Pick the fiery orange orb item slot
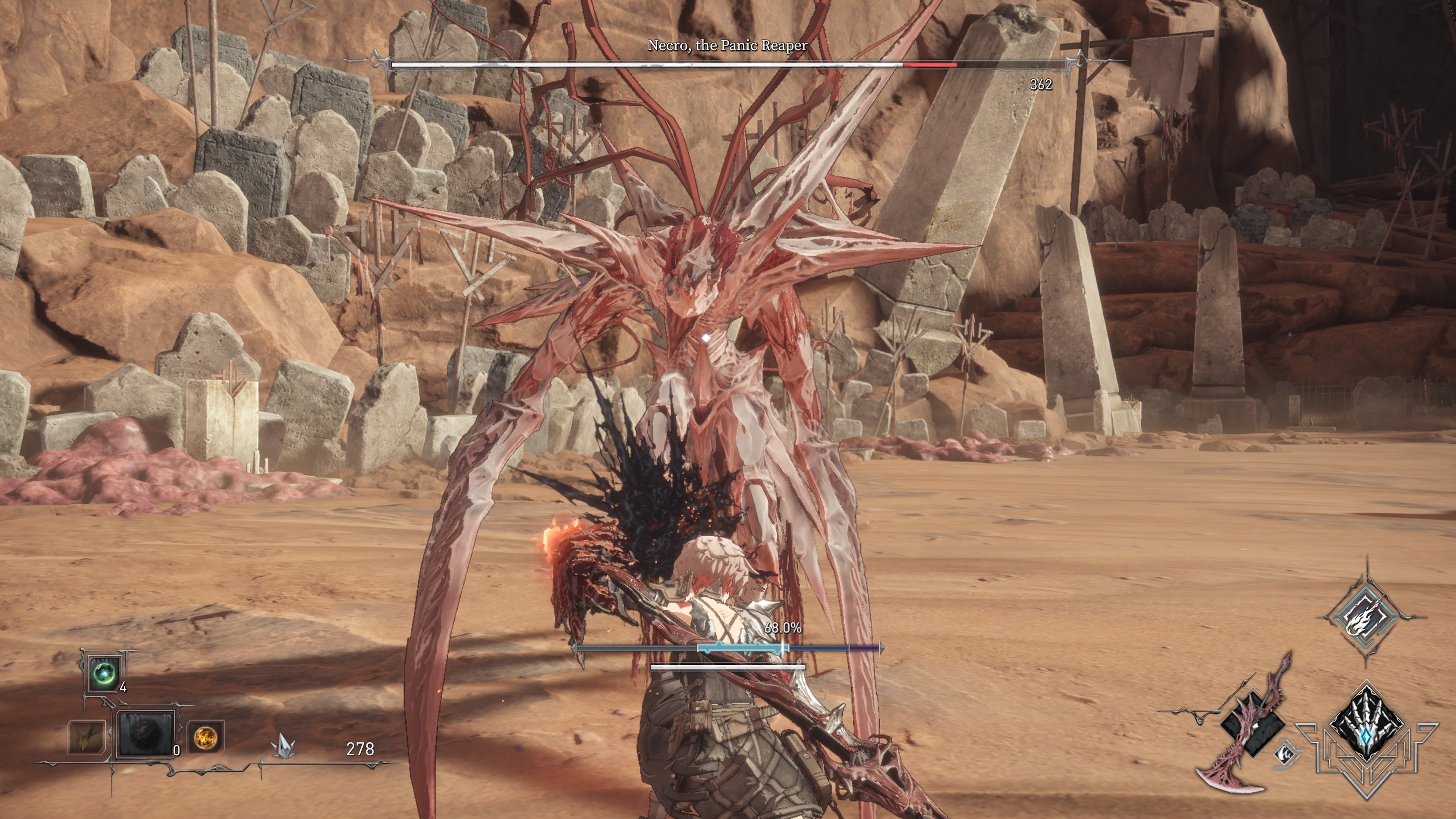1456x819 pixels. [x=205, y=736]
